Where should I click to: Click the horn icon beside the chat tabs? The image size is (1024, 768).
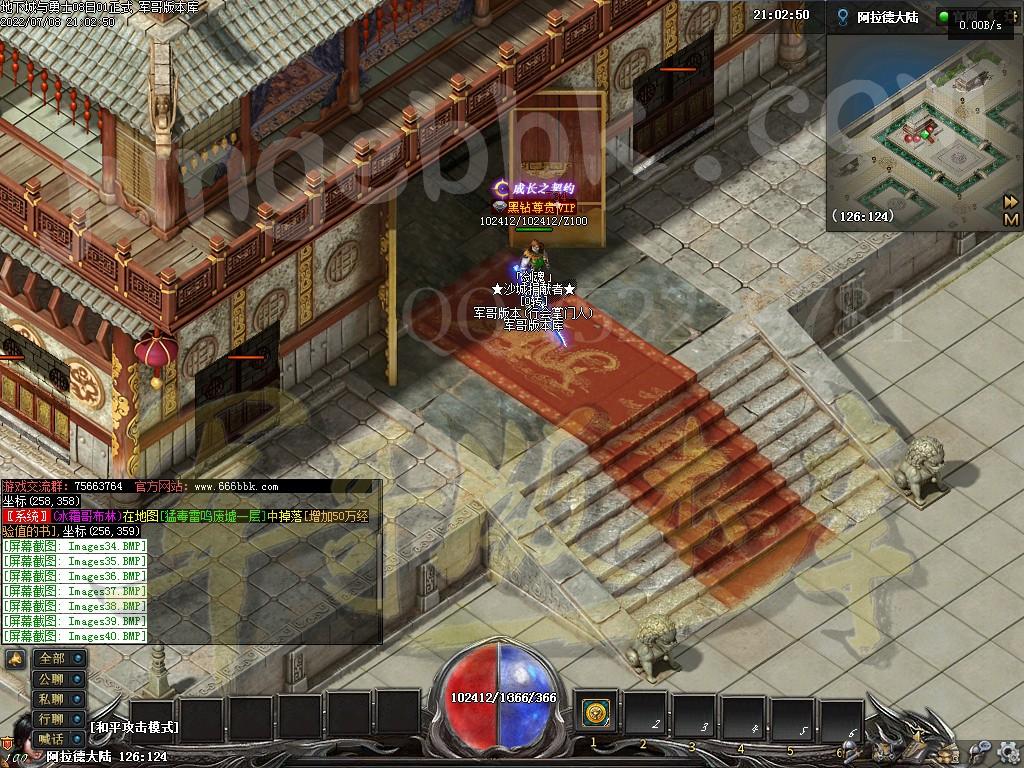(15, 658)
